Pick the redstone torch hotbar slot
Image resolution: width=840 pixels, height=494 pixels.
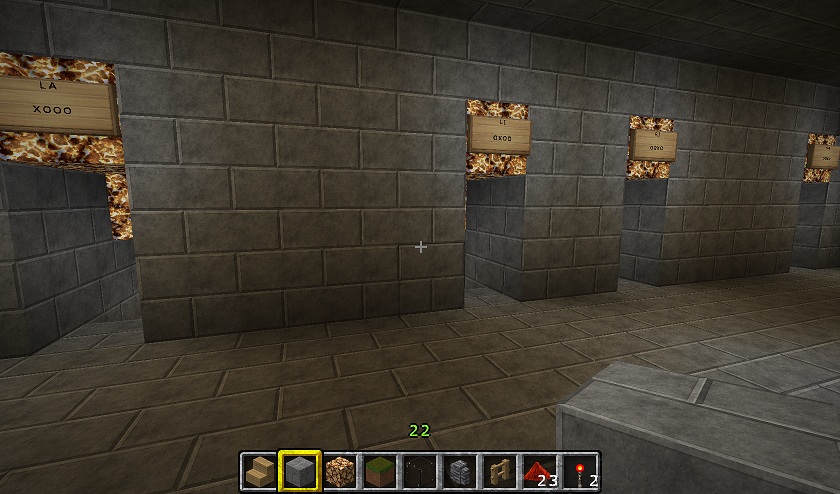point(578,471)
